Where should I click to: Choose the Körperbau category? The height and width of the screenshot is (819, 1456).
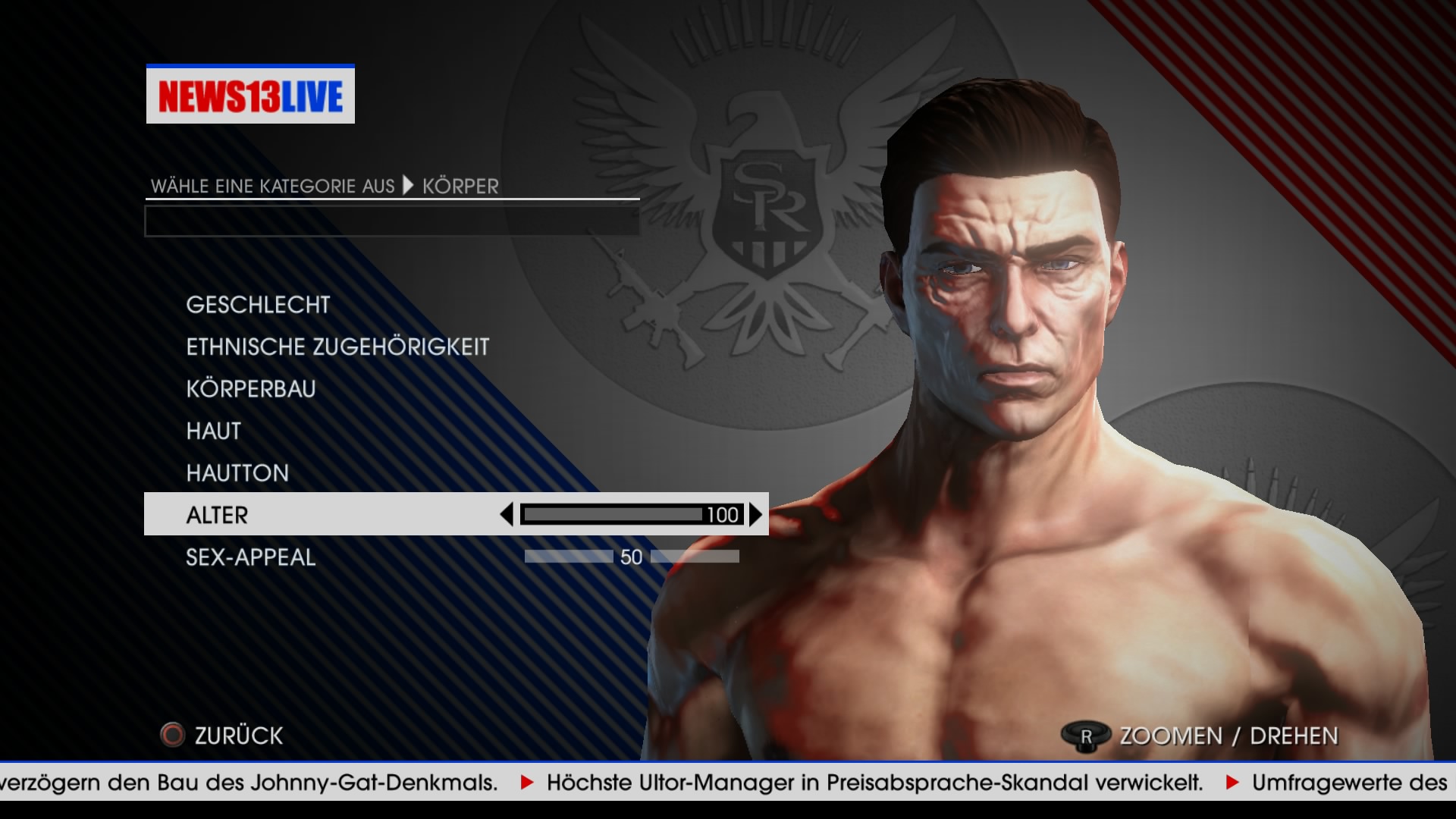(251, 389)
